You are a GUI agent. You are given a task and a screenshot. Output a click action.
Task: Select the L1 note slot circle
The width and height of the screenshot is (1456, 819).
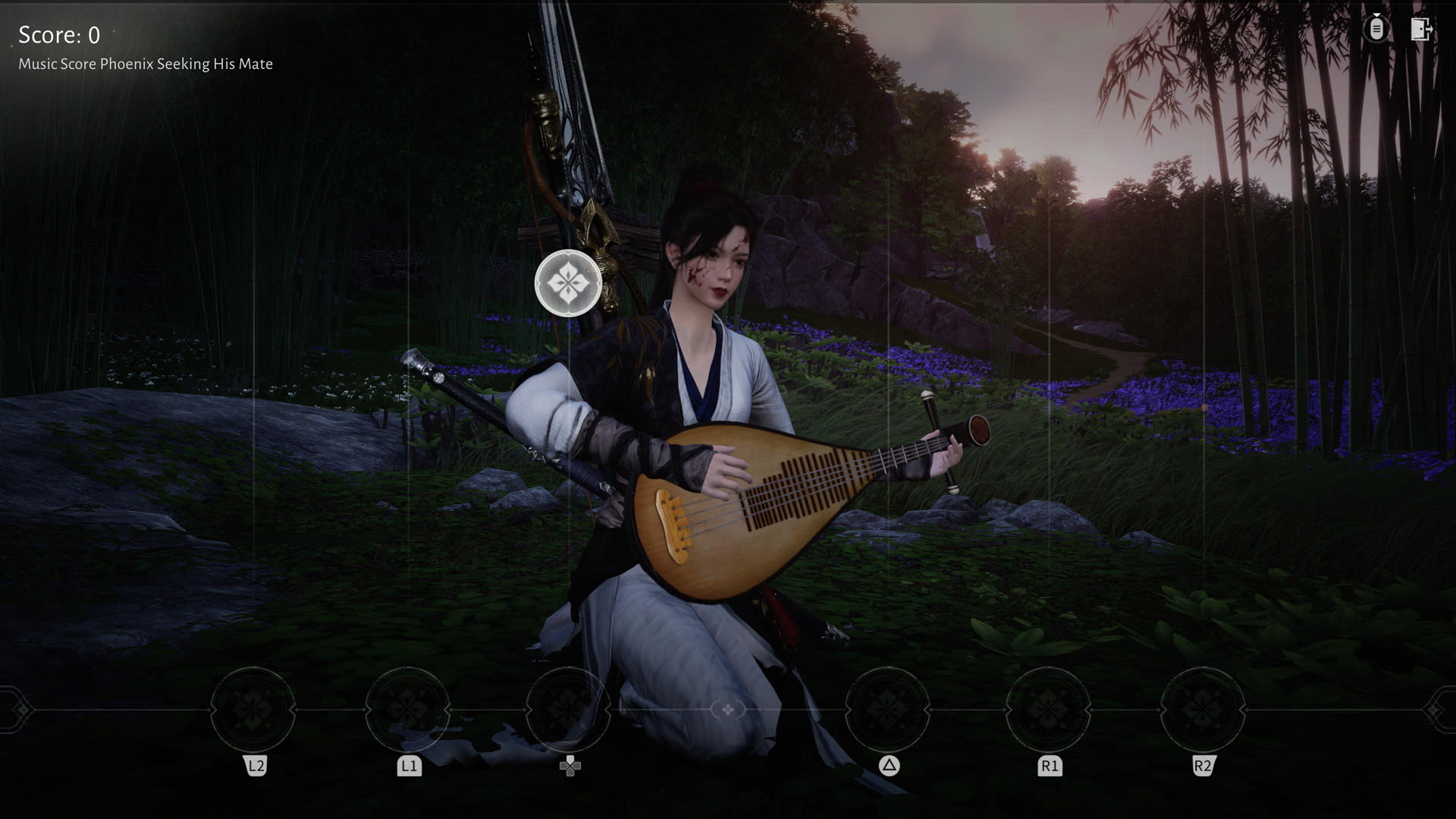click(409, 711)
